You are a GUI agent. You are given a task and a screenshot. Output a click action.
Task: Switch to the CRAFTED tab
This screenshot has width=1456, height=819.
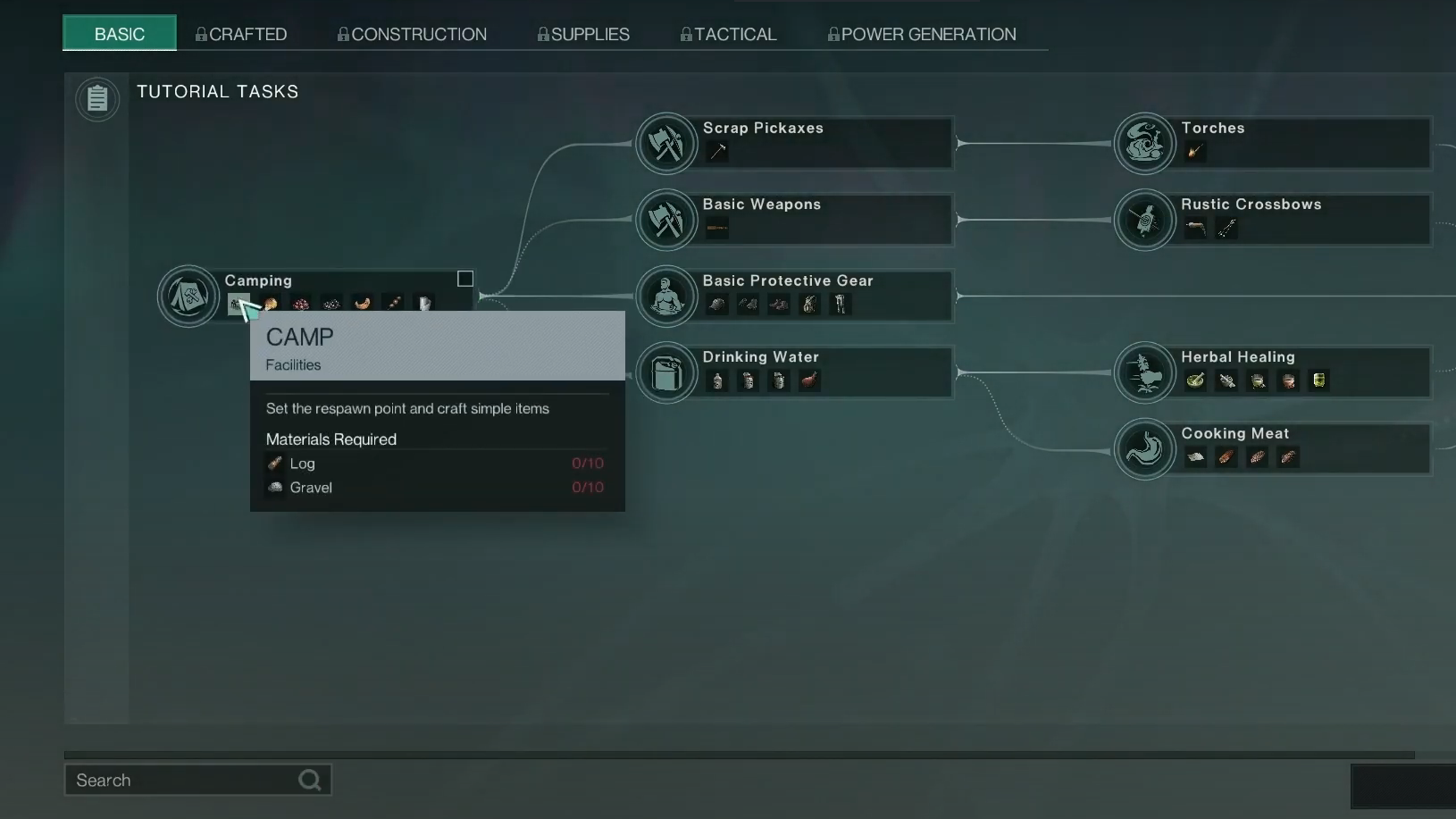241,33
